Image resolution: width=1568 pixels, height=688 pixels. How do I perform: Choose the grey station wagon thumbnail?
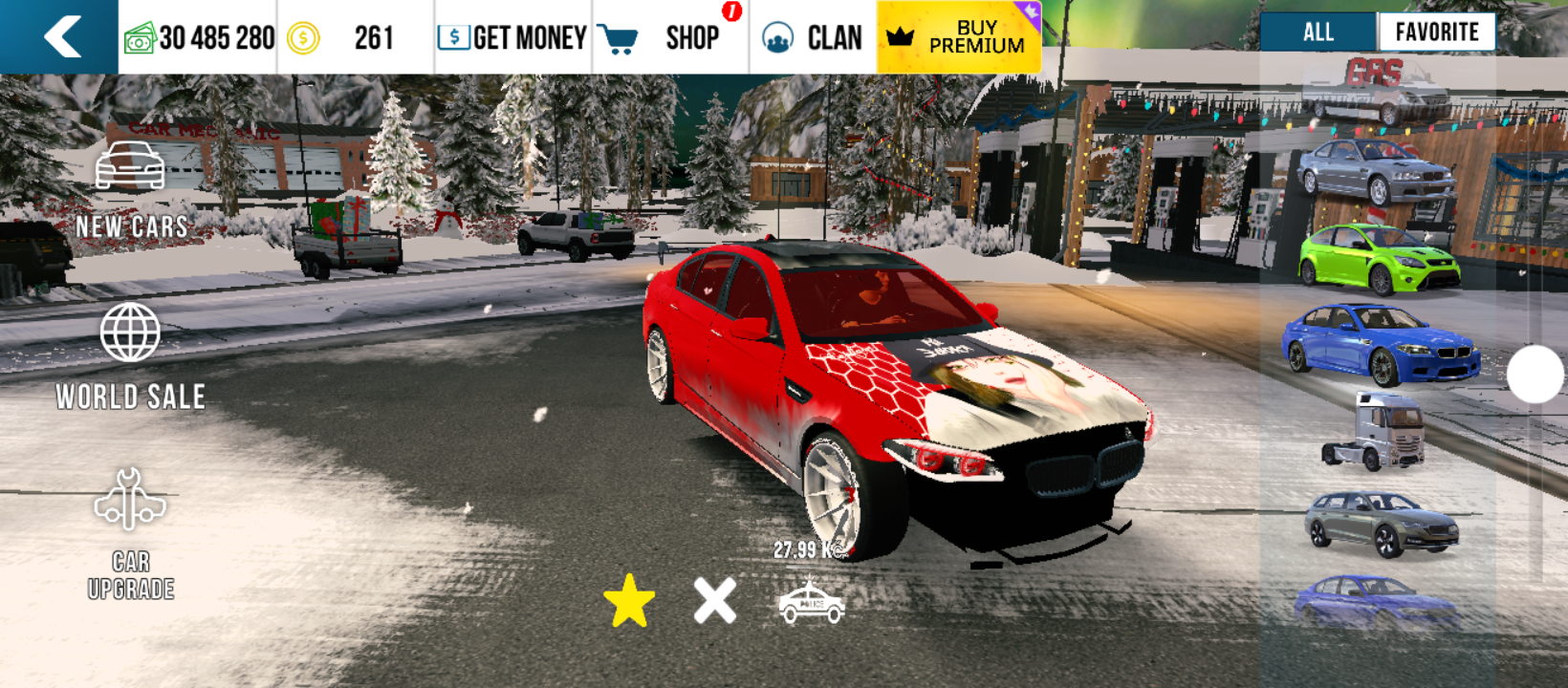pos(1381,524)
